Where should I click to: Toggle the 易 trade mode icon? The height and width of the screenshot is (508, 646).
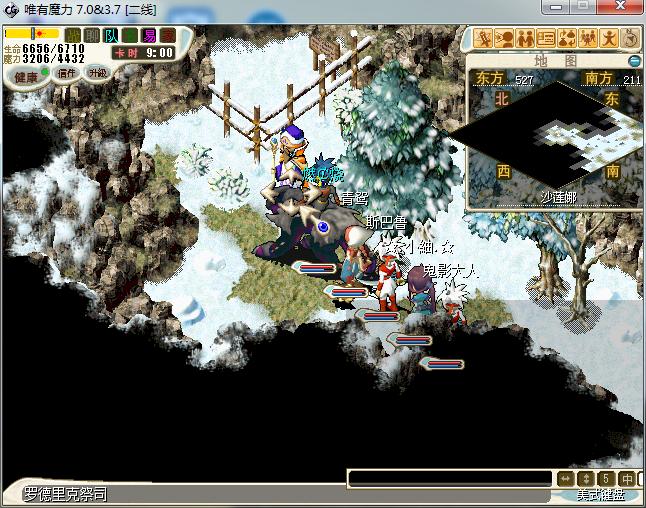[149, 36]
